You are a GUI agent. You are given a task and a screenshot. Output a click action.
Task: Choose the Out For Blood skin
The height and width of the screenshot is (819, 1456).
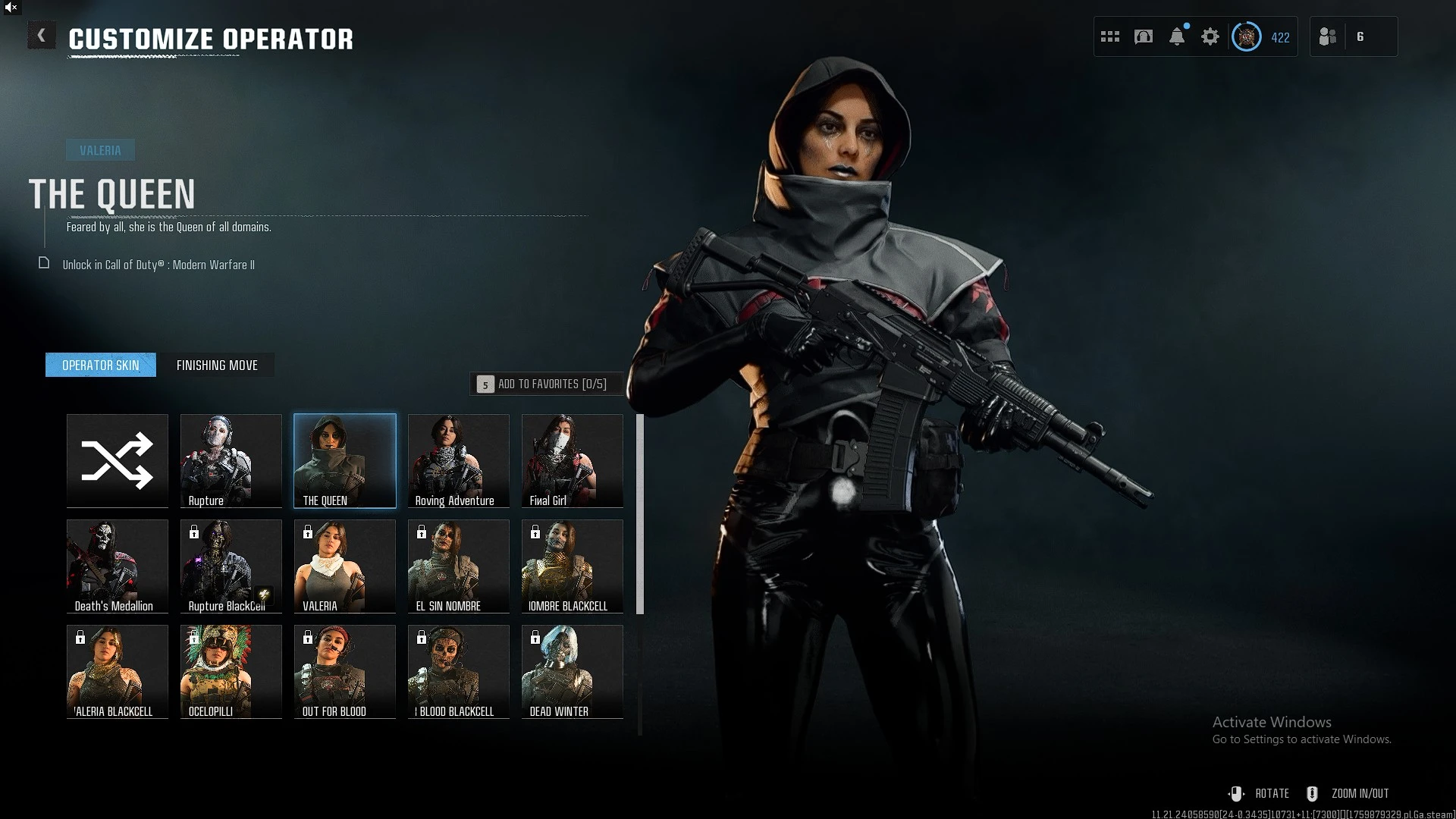[345, 671]
